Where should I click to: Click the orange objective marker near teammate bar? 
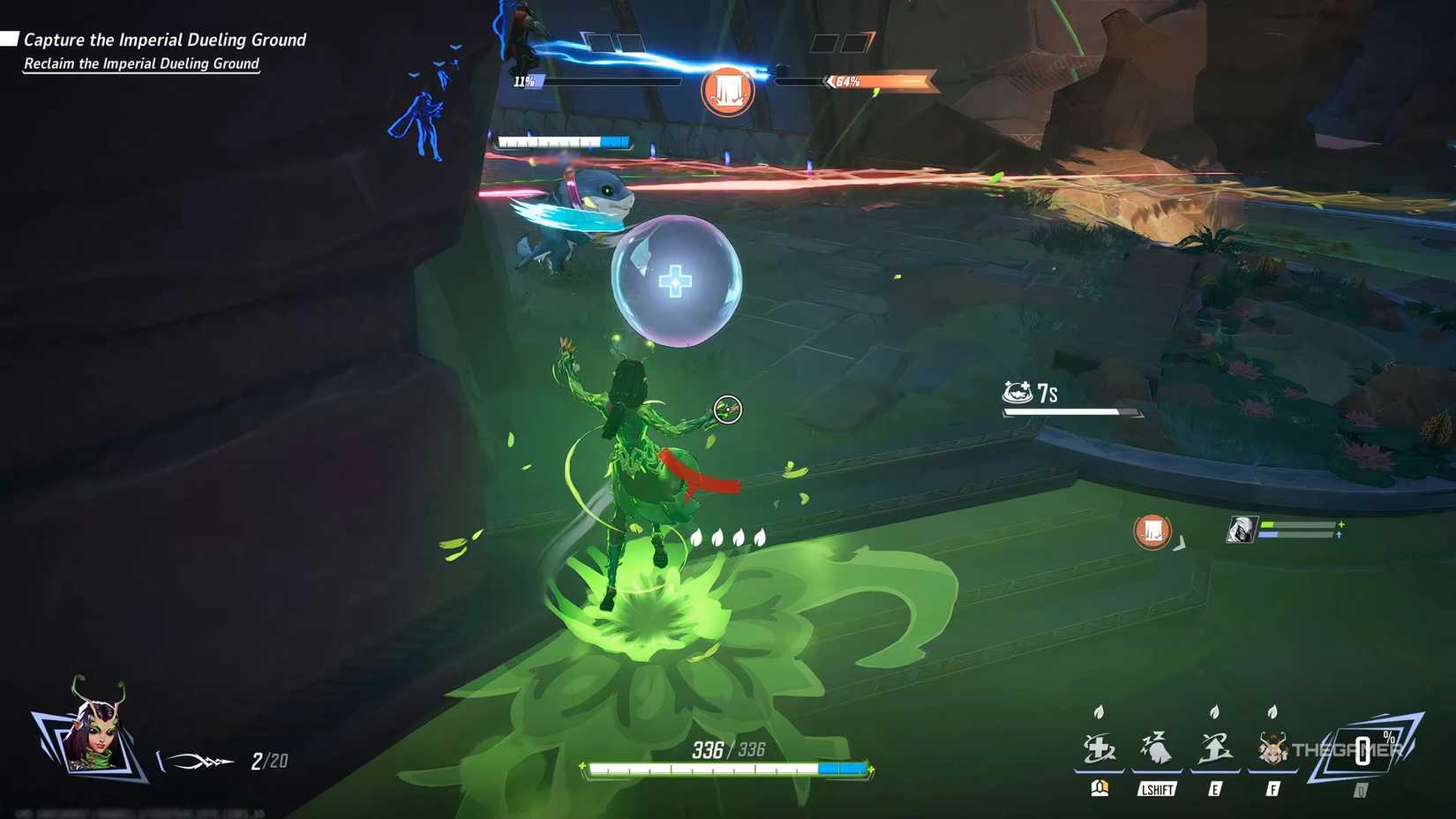1152,530
